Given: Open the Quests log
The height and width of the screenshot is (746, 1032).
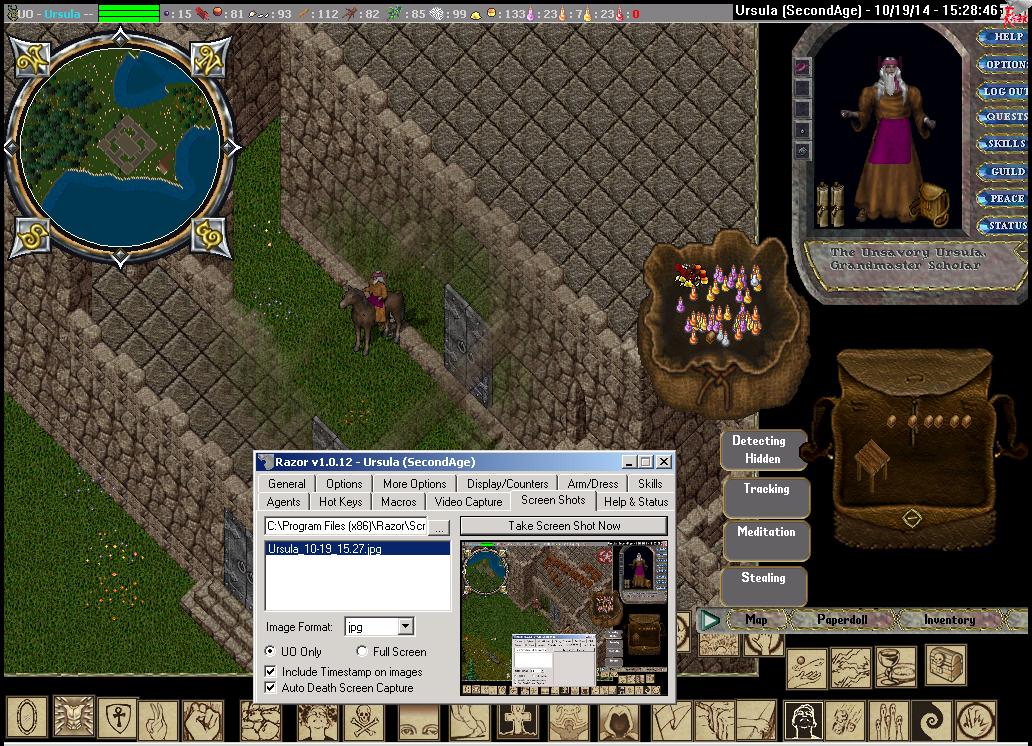Looking at the screenshot, I should tap(1005, 117).
